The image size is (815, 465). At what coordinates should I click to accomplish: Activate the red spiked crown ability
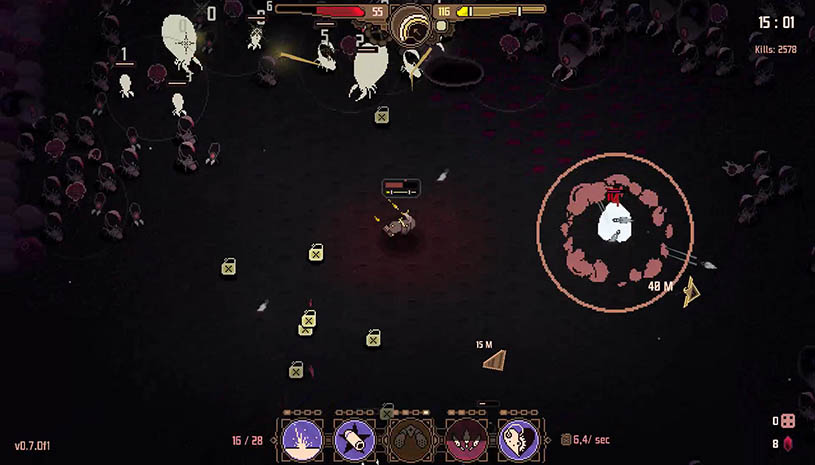(x=464, y=439)
